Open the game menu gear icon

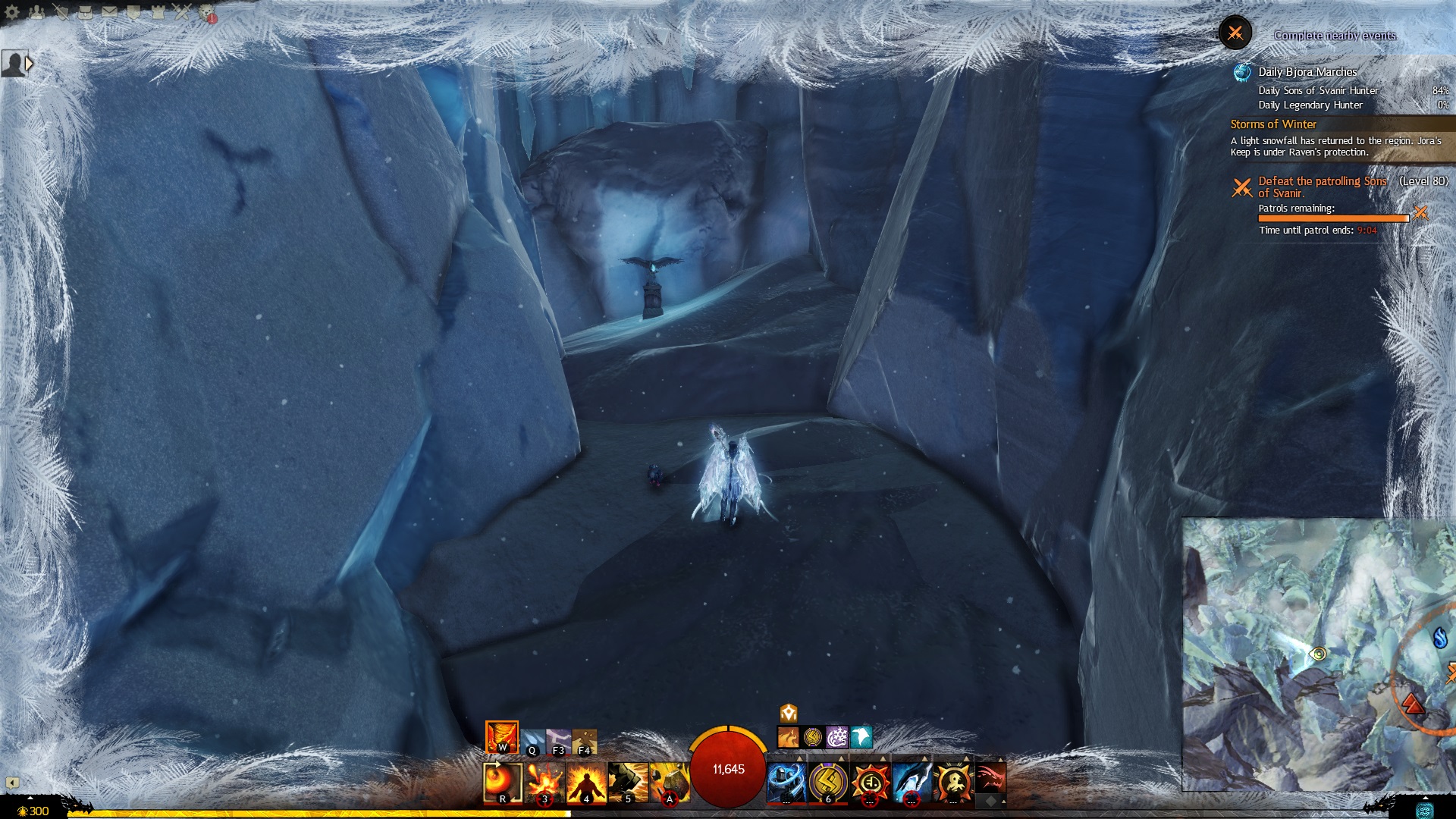point(12,11)
